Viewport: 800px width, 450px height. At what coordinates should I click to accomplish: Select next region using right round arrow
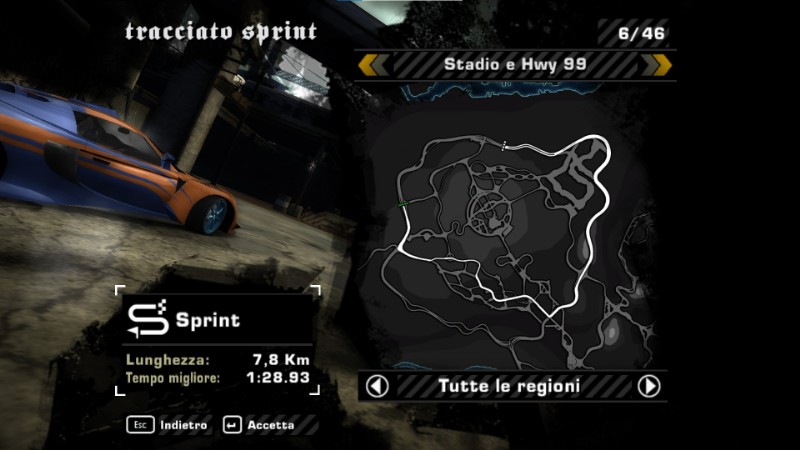[648, 386]
